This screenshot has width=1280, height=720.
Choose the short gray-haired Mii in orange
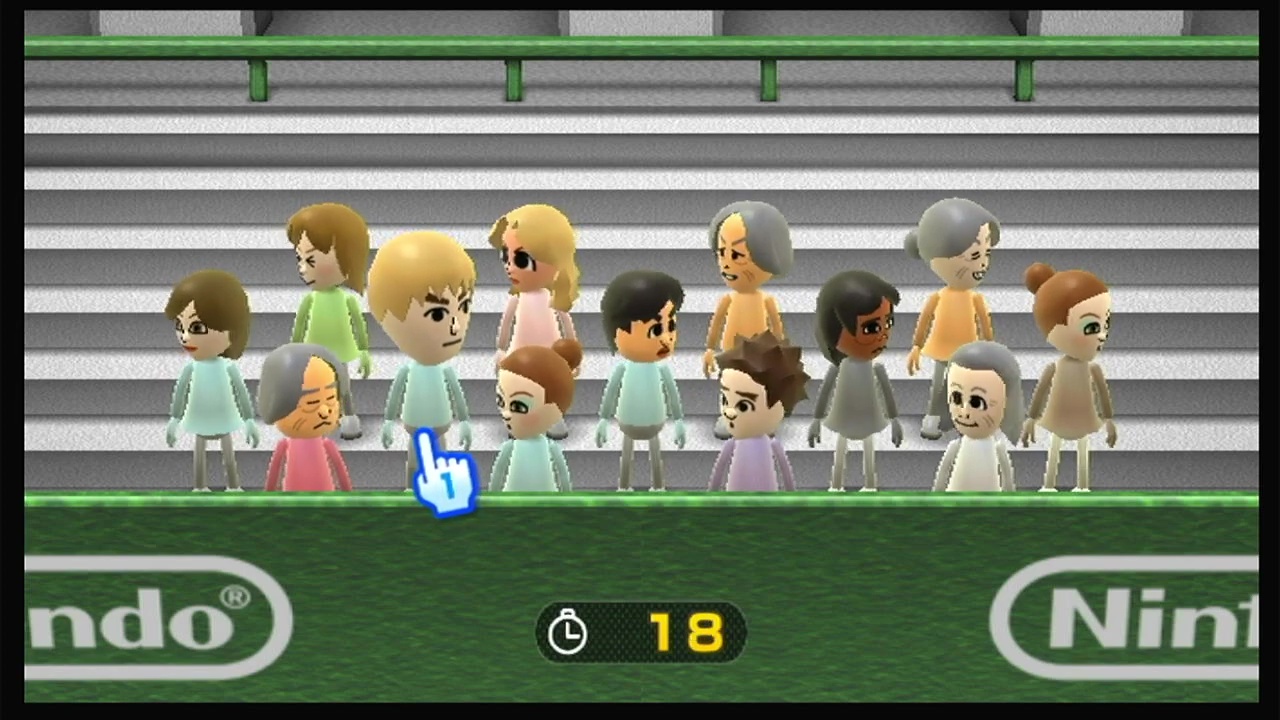(x=745, y=270)
